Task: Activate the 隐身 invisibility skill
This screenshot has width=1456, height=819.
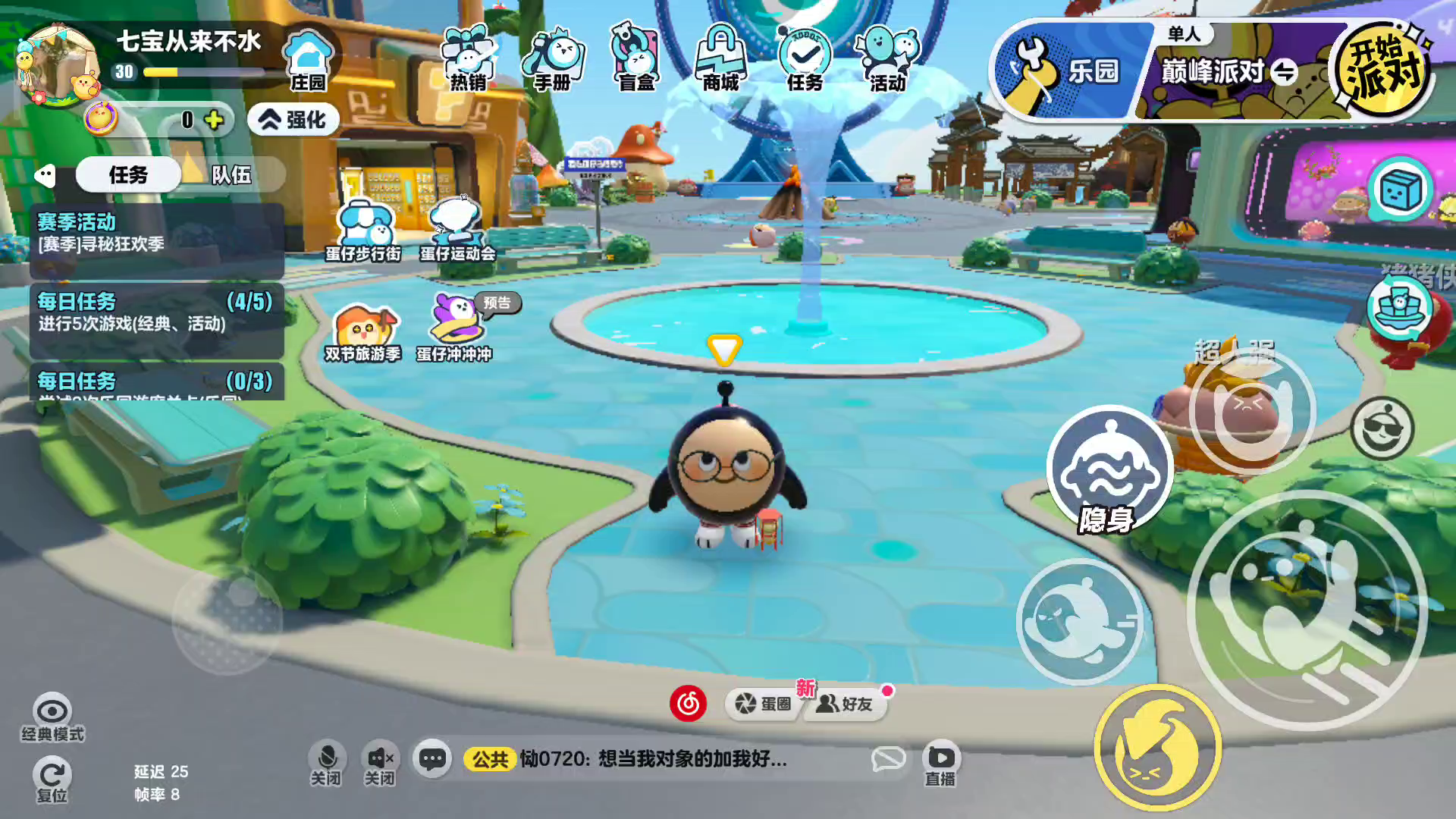Action: click(1109, 470)
